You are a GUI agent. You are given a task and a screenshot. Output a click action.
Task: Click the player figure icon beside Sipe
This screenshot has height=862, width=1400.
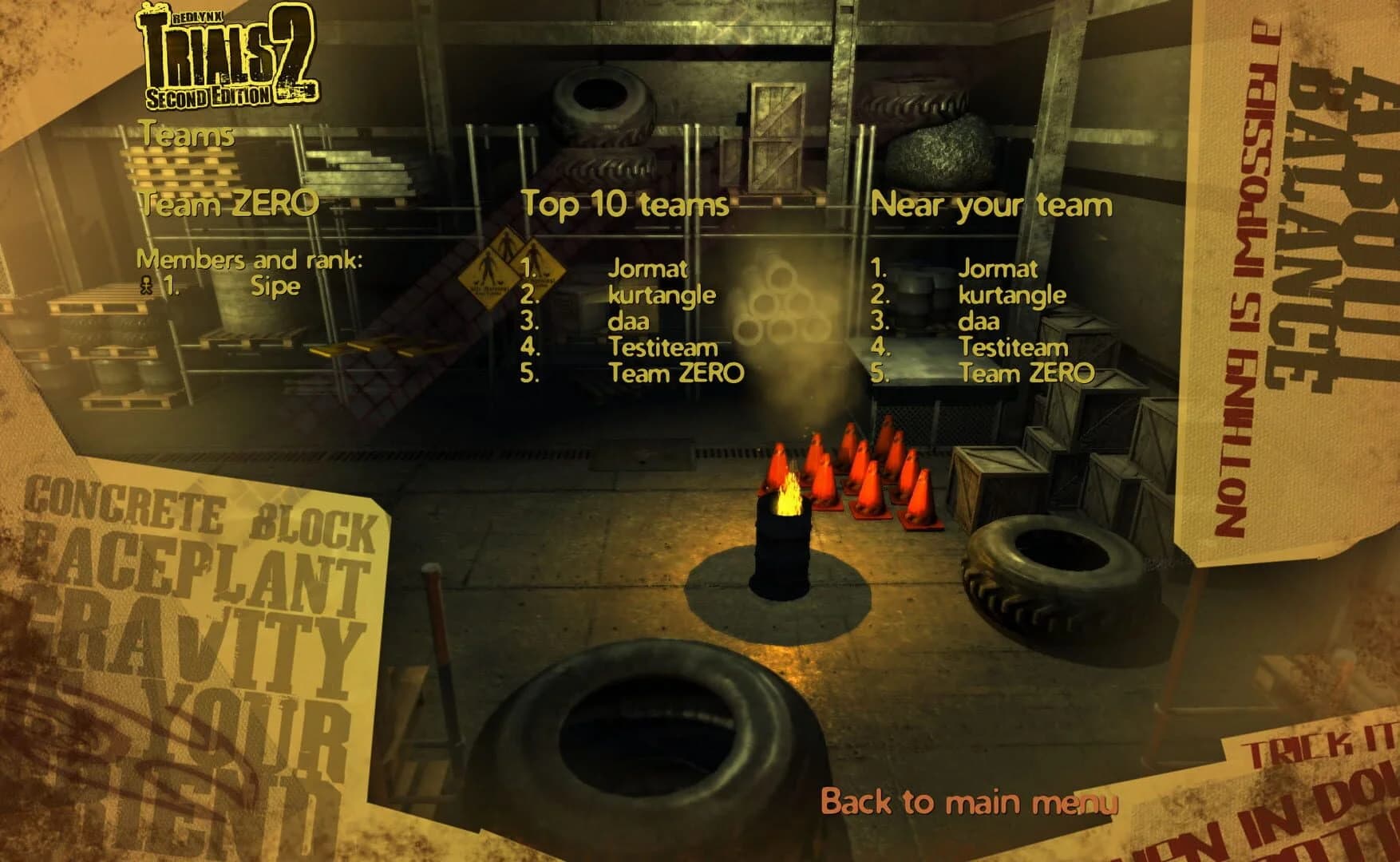pyautogui.click(x=146, y=286)
